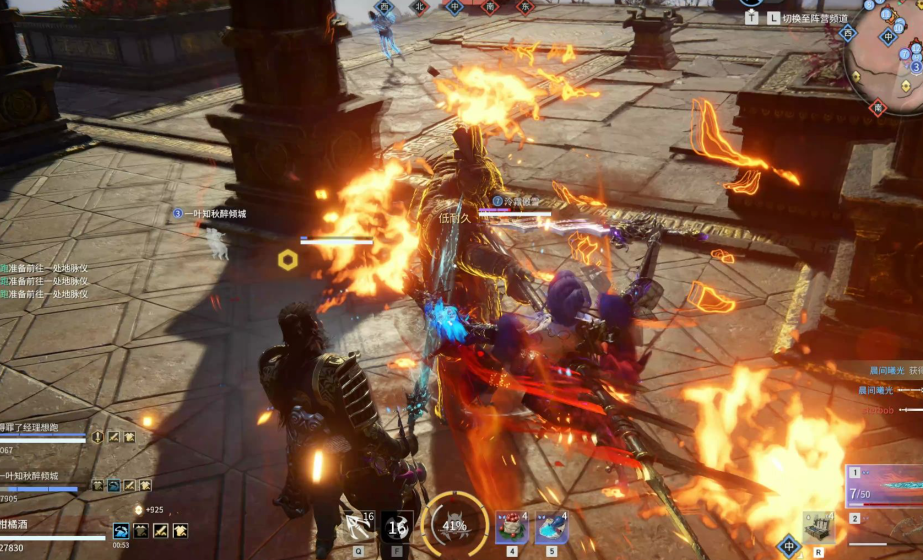The height and width of the screenshot is (560, 923).
Task: Use the red consumable in slot 4
Action: click(511, 526)
